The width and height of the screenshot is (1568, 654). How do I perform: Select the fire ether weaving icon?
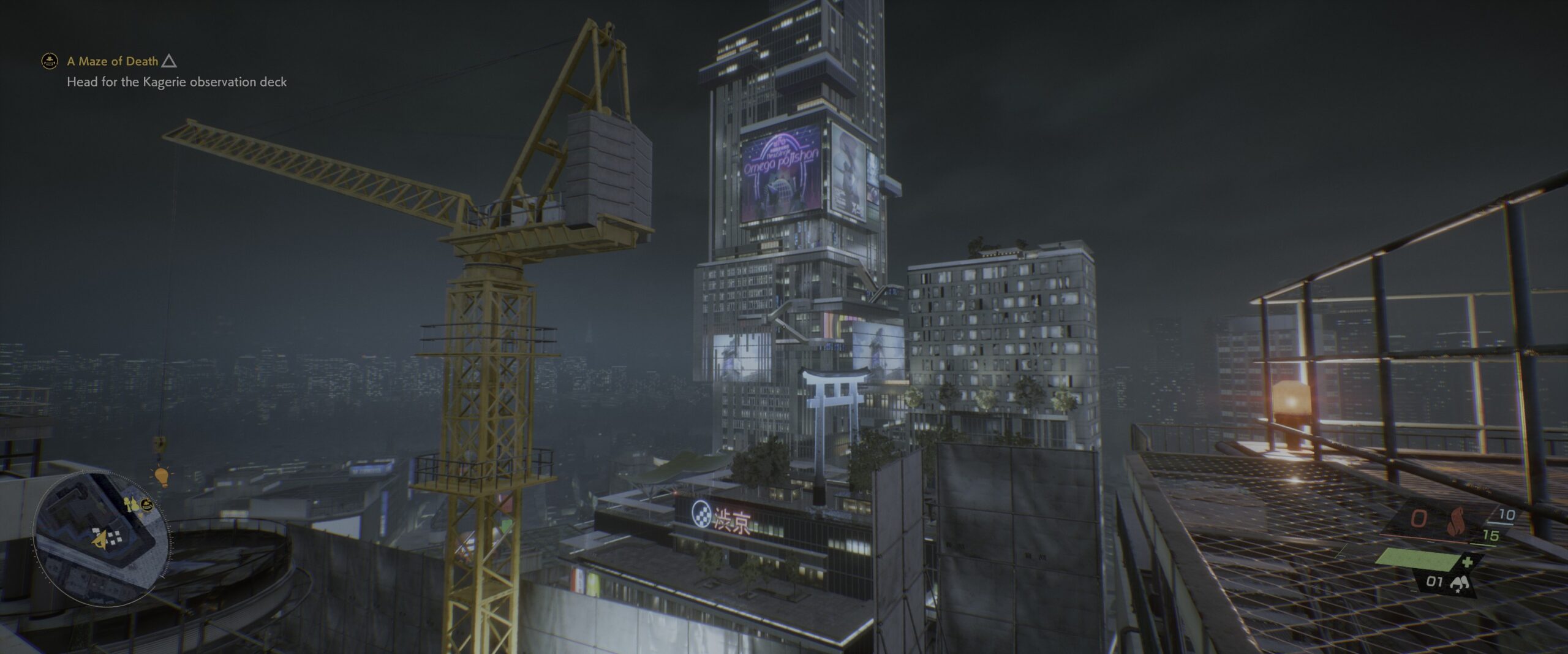[1460, 522]
